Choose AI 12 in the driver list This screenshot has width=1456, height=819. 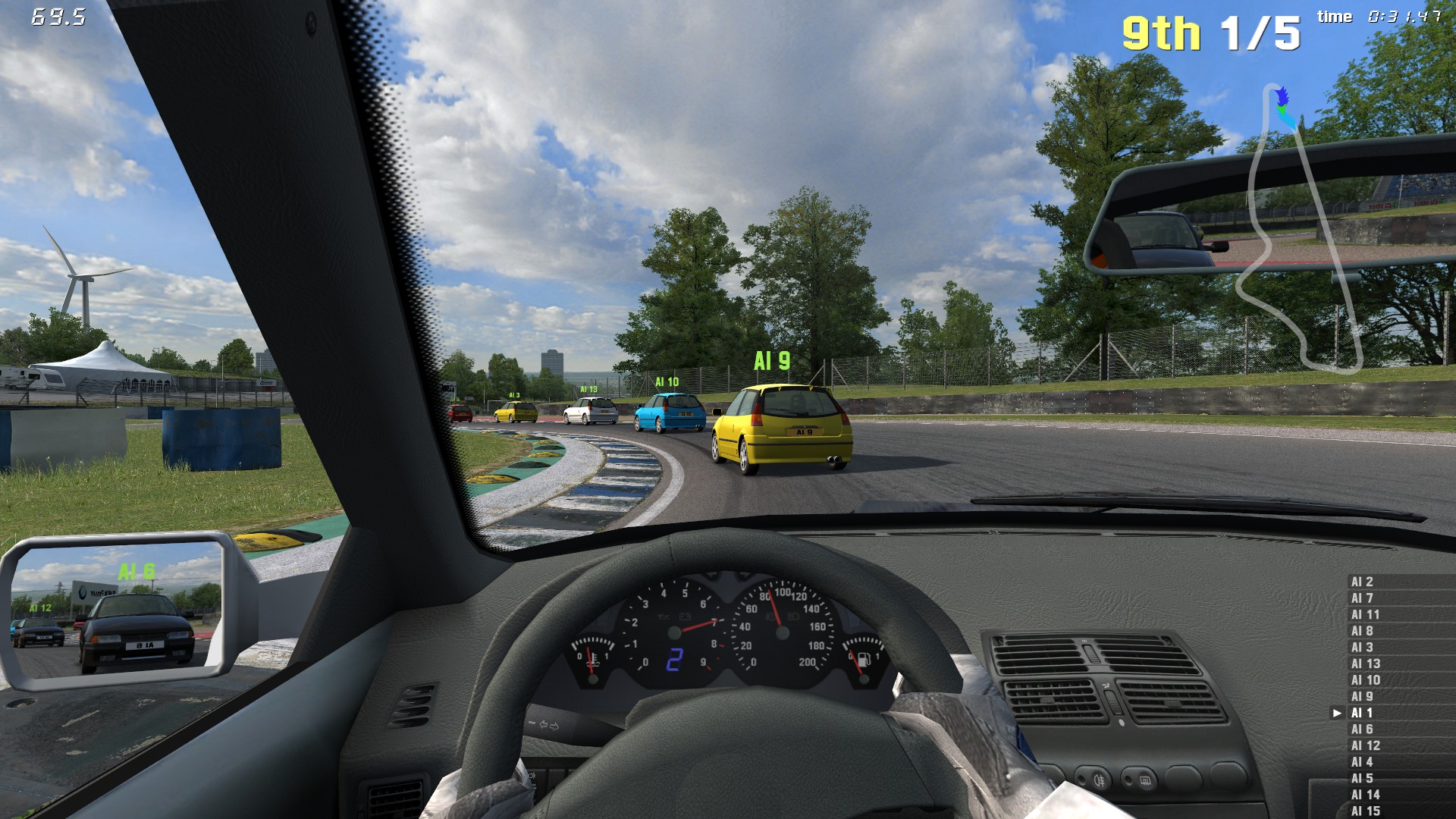pyautogui.click(x=1366, y=745)
